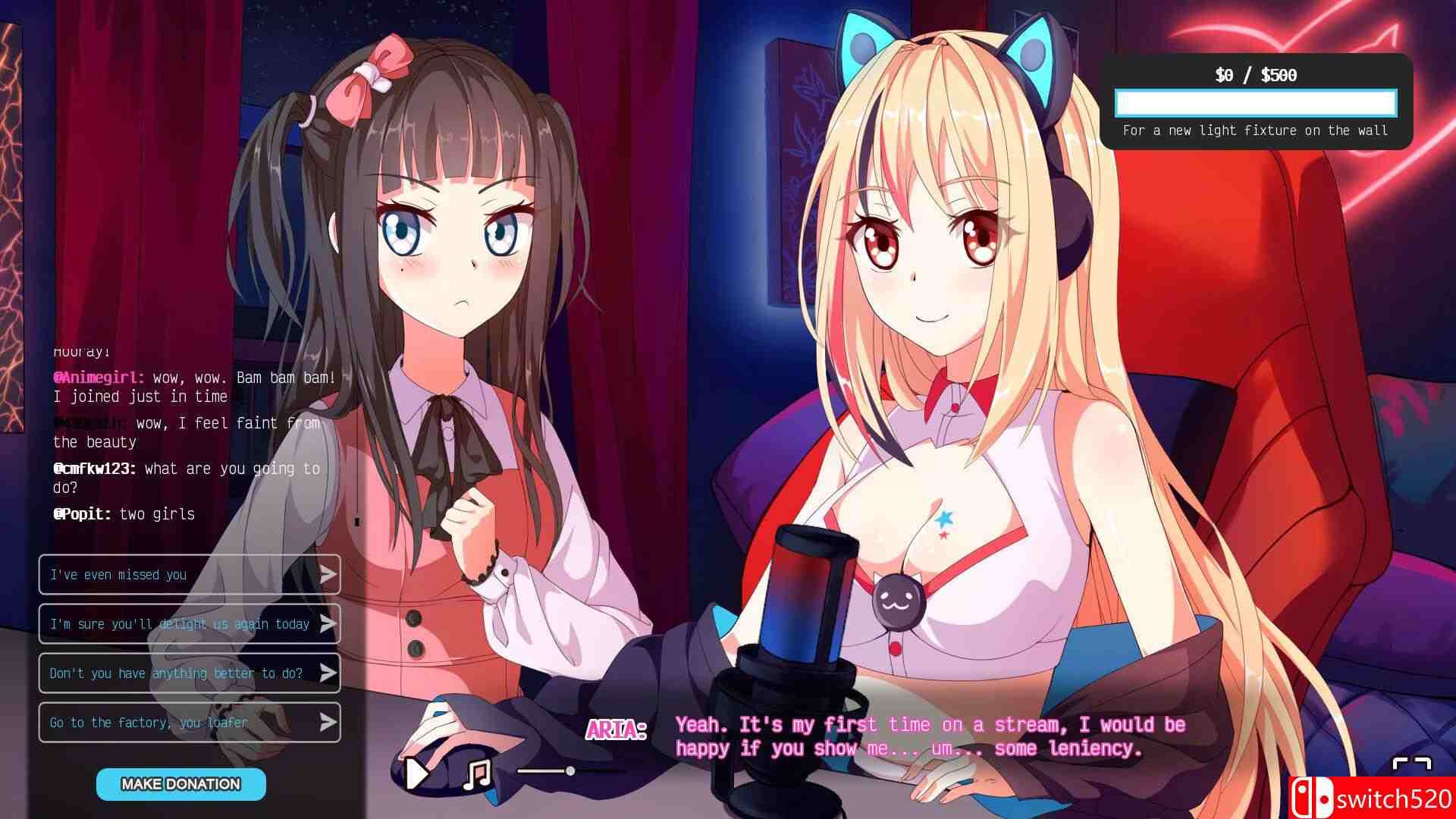Click the empty donation progress bar
Viewport: 1456px width, 819px height.
pos(1255,102)
